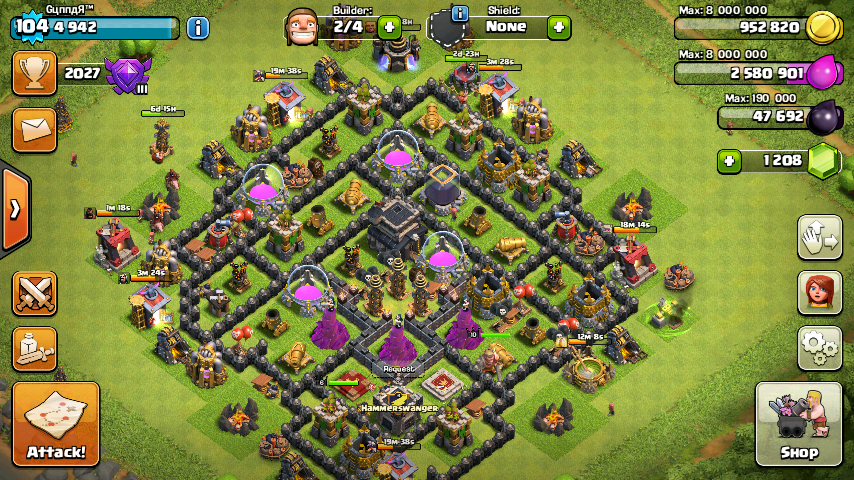This screenshot has width=854, height=480.
Task: Expand the orange chat side tab
Action: 15,209
